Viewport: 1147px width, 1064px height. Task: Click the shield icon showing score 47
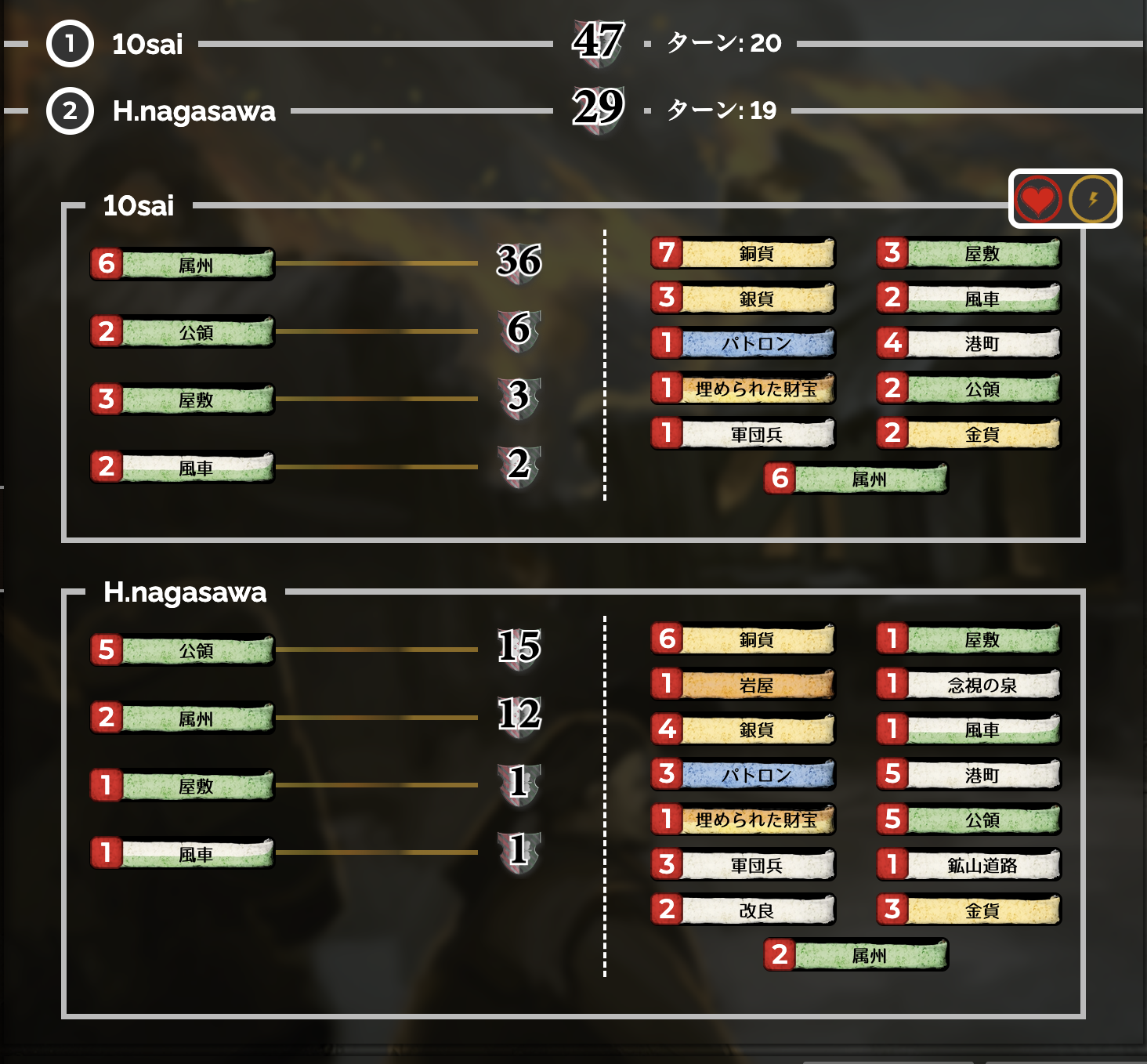tap(599, 41)
